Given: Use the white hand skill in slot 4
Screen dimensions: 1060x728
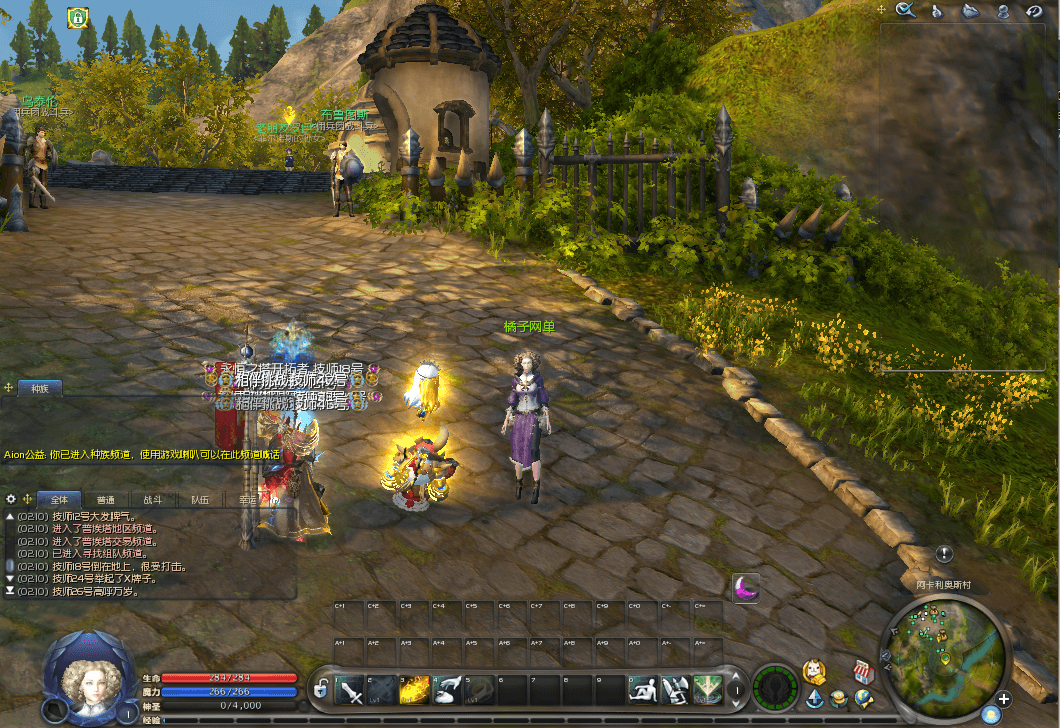Looking at the screenshot, I should click(447, 689).
